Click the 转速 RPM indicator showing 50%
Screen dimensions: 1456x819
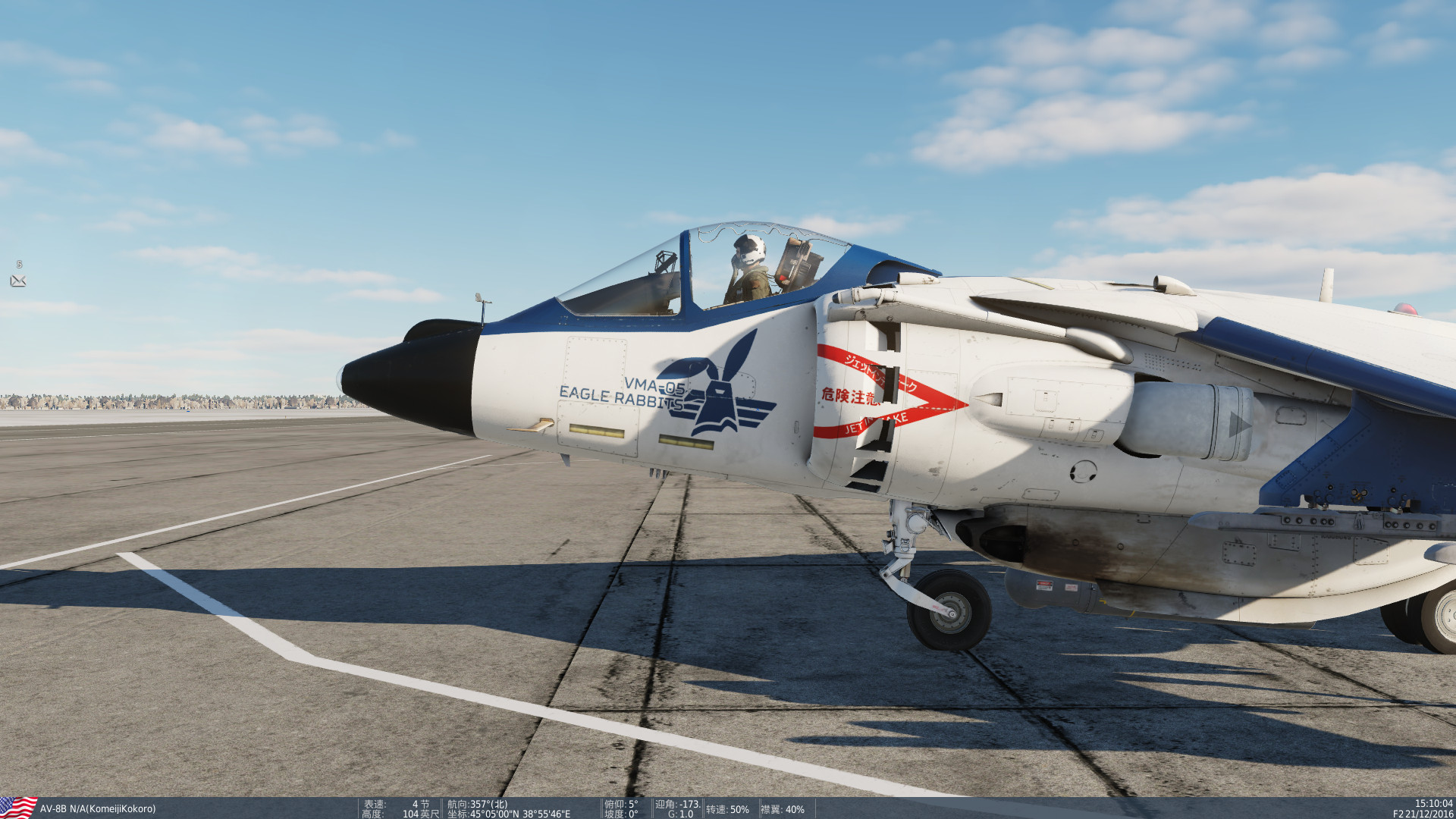726,808
